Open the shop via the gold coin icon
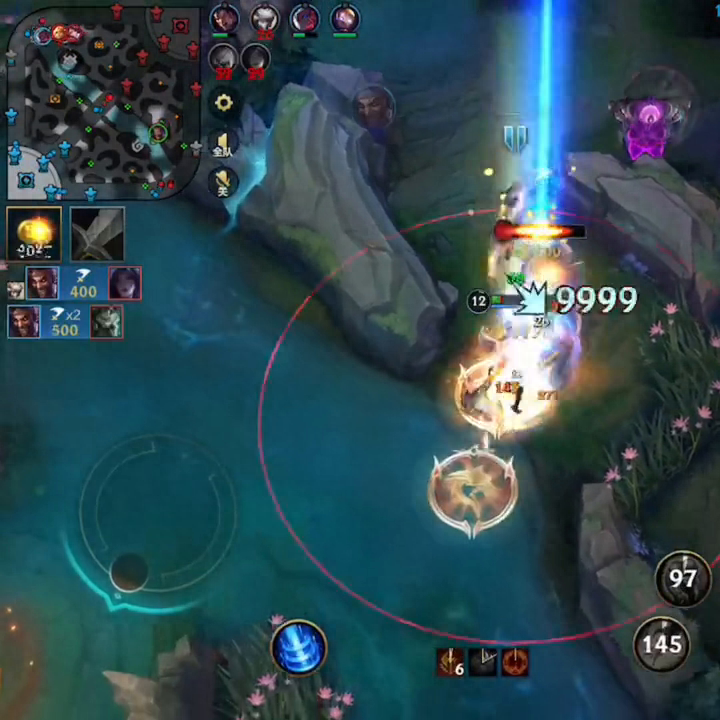 (34, 234)
